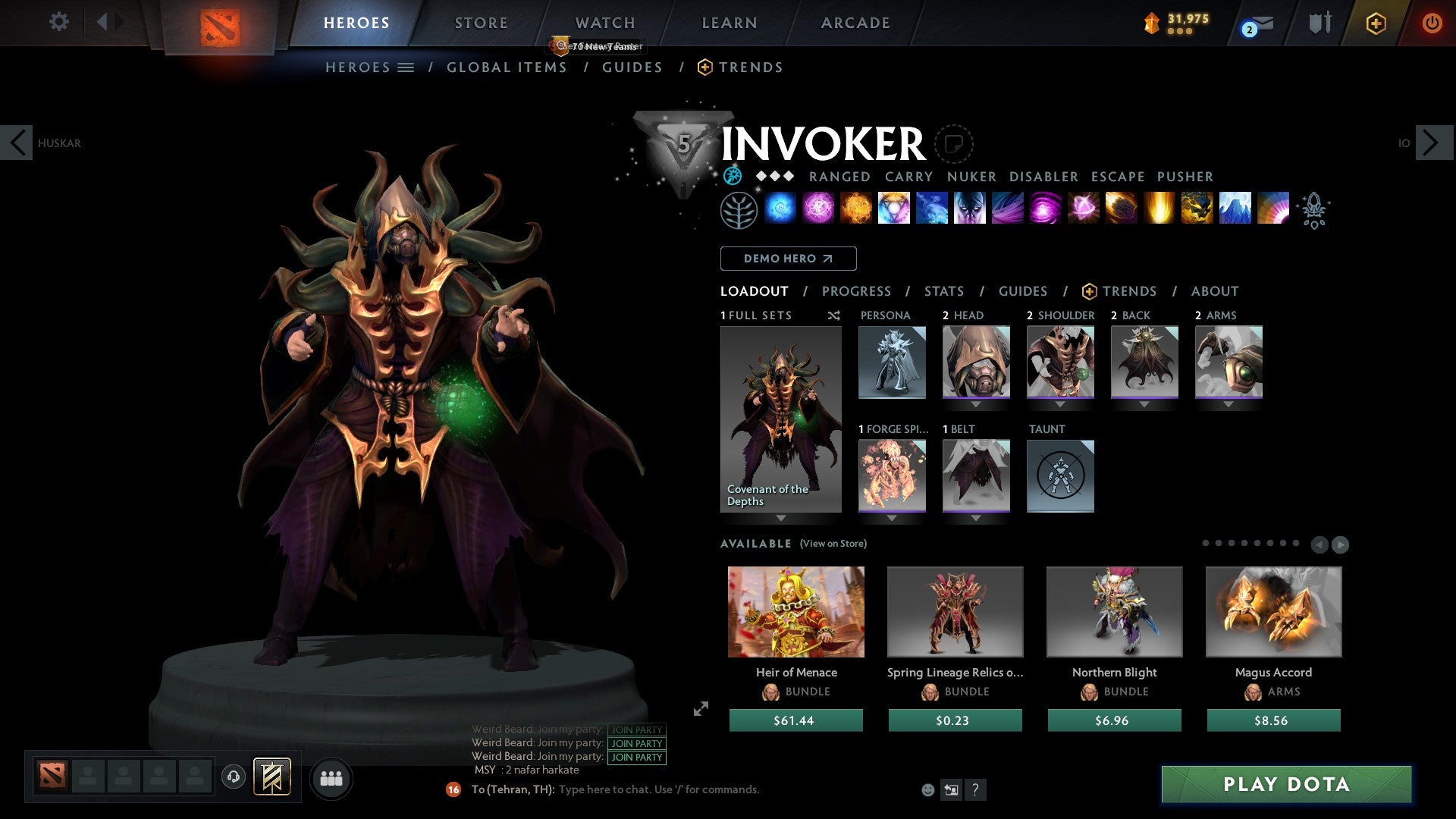Open the settings gear

point(58,22)
